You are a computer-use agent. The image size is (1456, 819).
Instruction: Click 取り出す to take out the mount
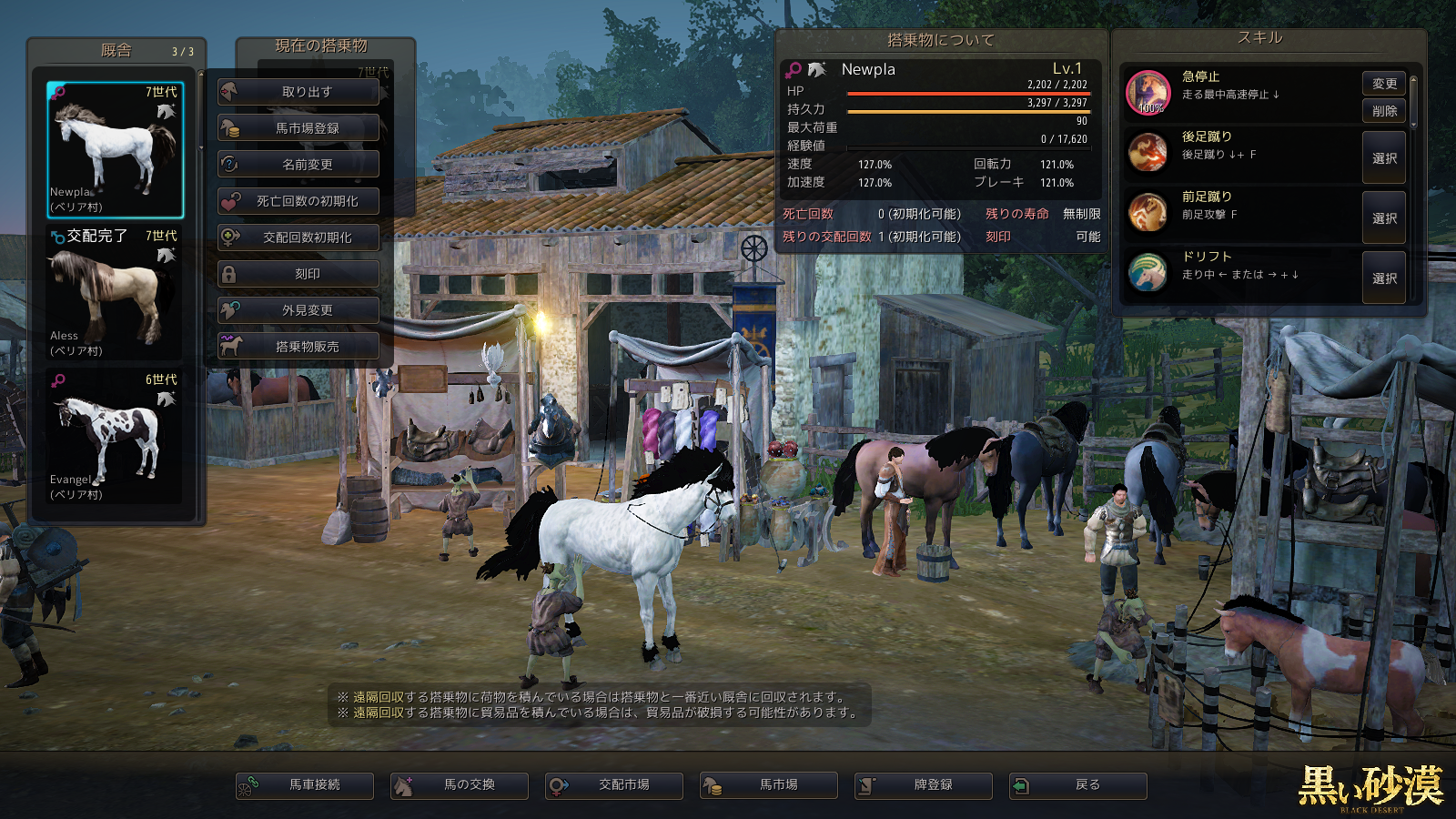click(298, 92)
